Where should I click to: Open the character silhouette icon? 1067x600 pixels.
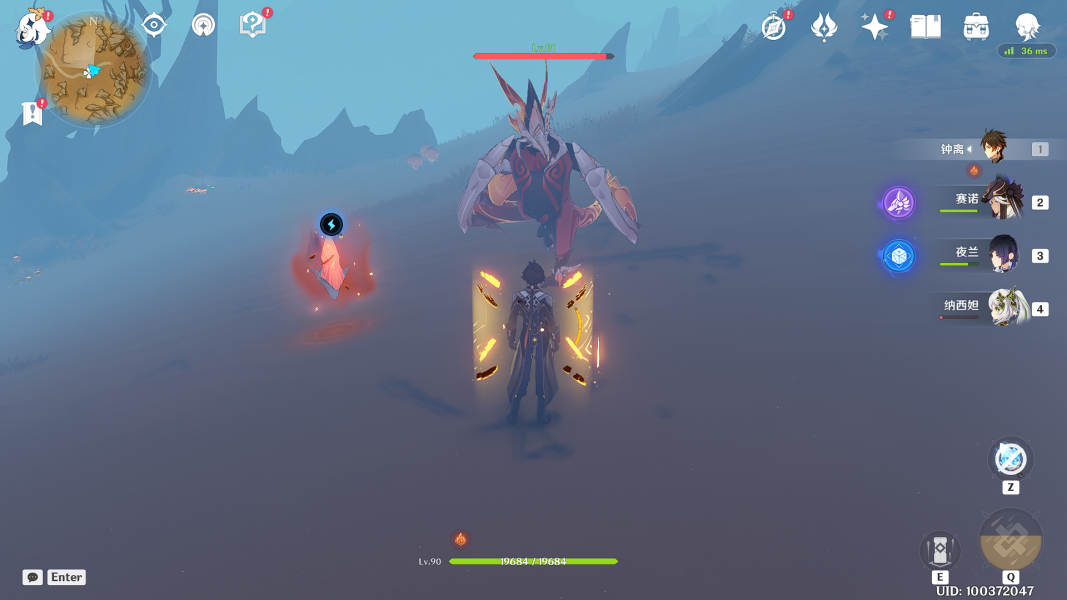[x=1027, y=27]
